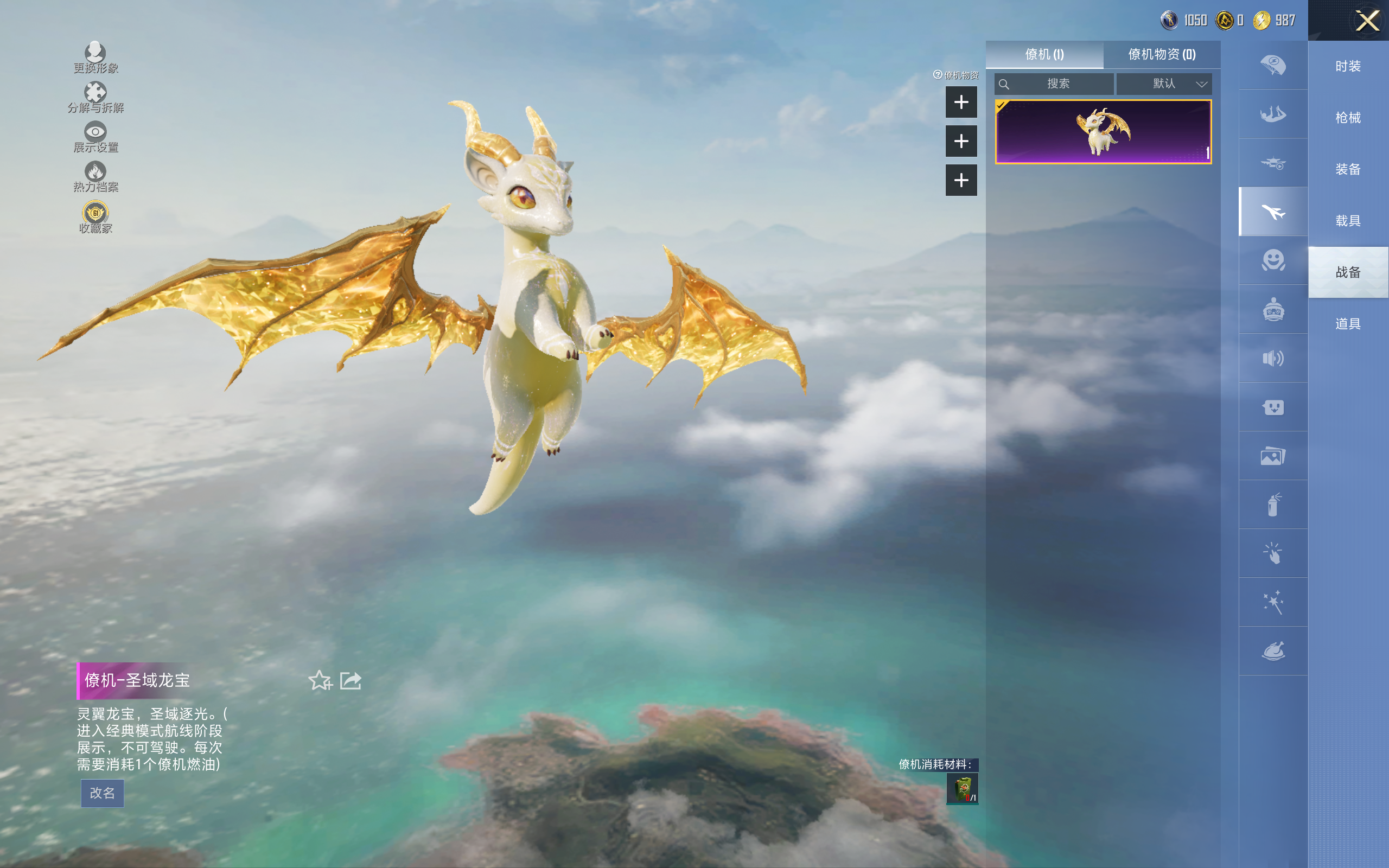View the 热力档案 heat profile
Viewport: 1389px width, 868px height.
[95, 176]
